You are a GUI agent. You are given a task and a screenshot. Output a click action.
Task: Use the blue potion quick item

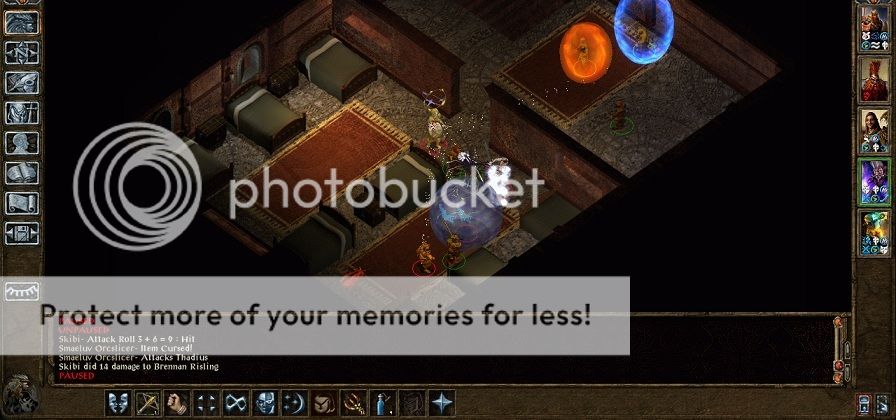(382, 404)
